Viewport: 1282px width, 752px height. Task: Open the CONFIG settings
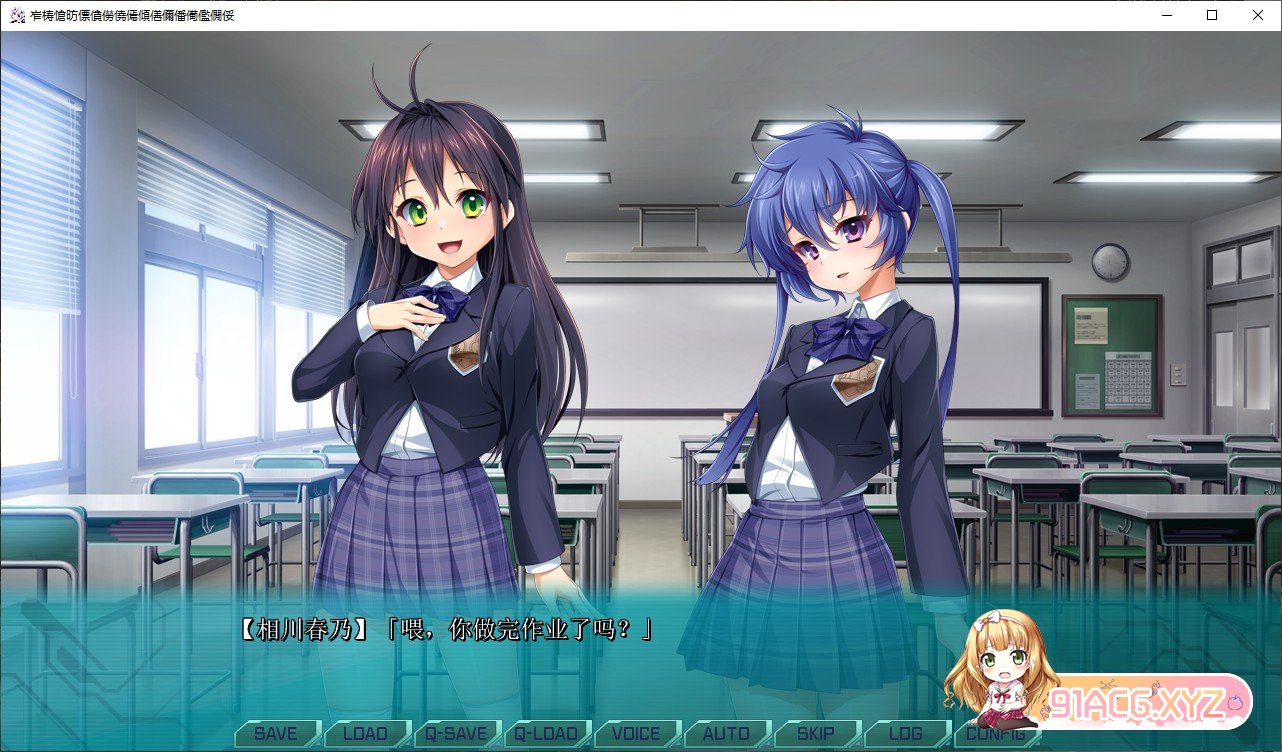[x=990, y=734]
